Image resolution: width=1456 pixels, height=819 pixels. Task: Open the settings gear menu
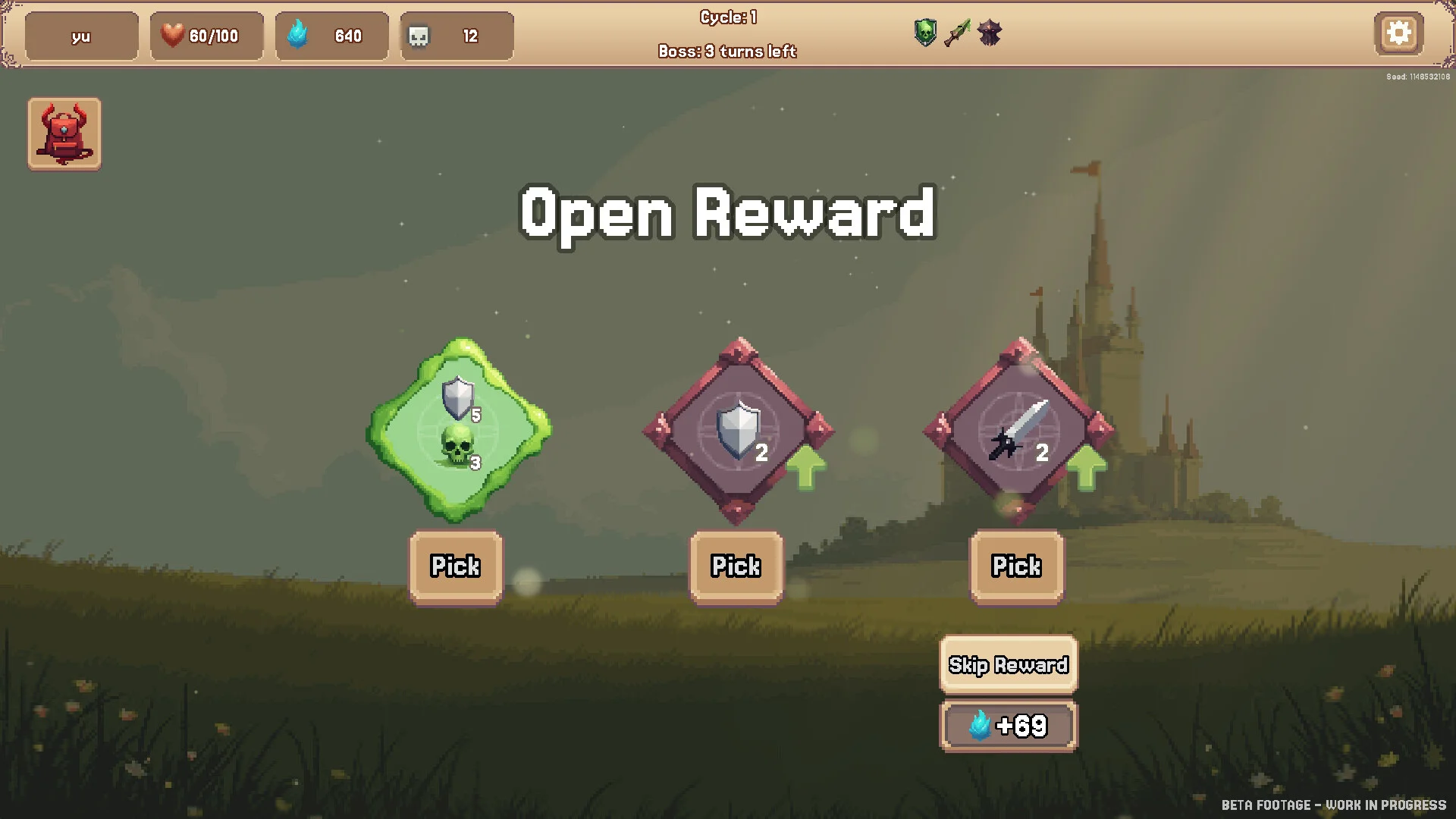(x=1398, y=33)
